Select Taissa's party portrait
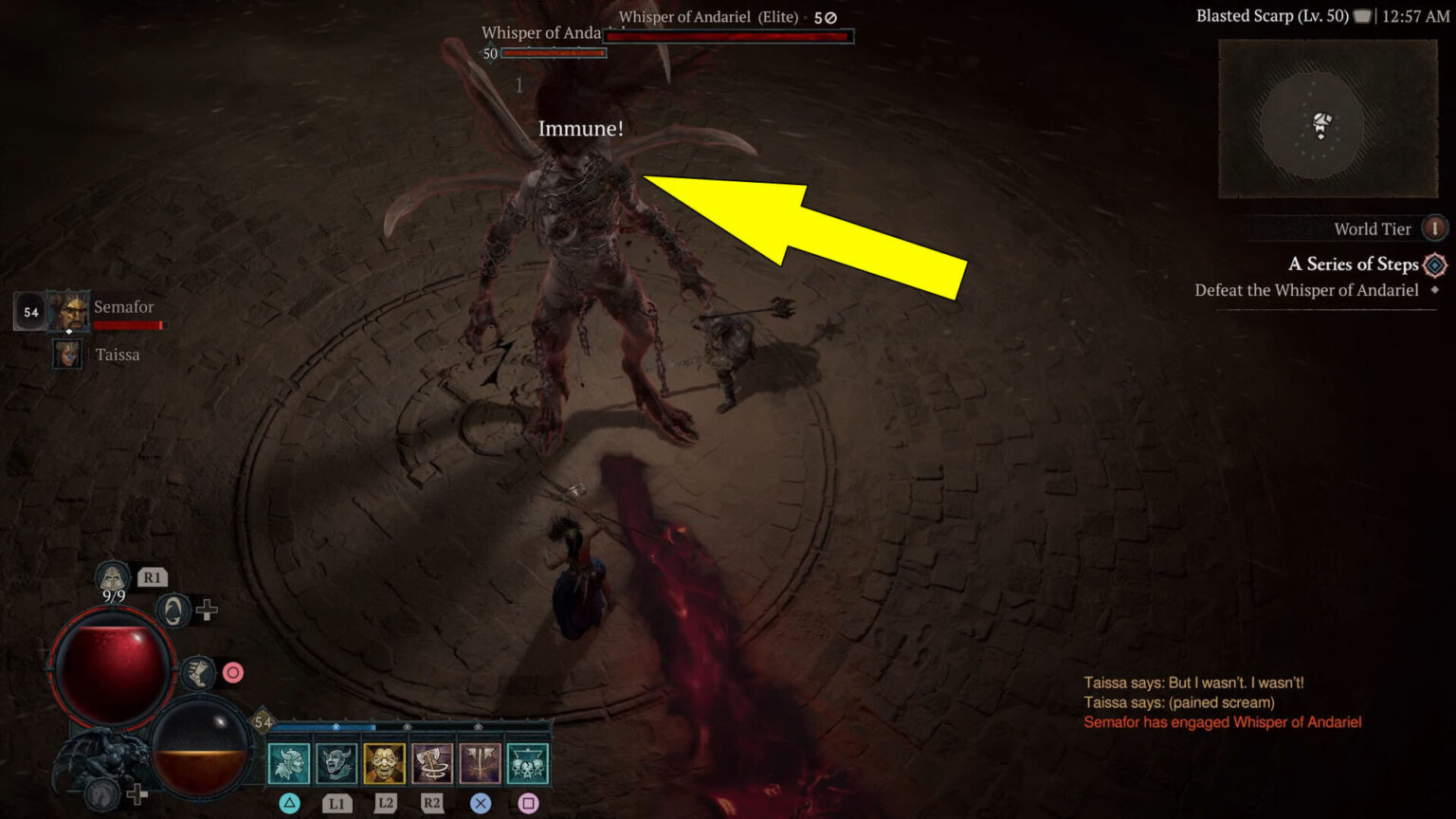Image resolution: width=1456 pixels, height=819 pixels. pyautogui.click(x=66, y=354)
